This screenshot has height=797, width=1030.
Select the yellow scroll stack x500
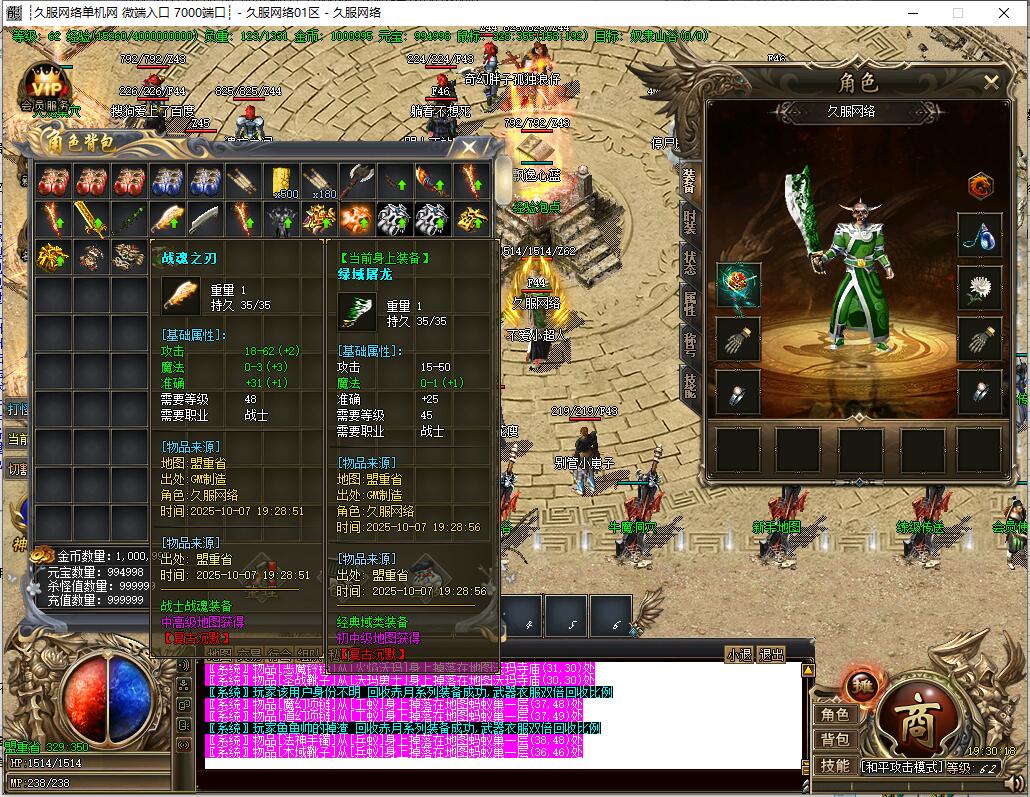point(281,181)
